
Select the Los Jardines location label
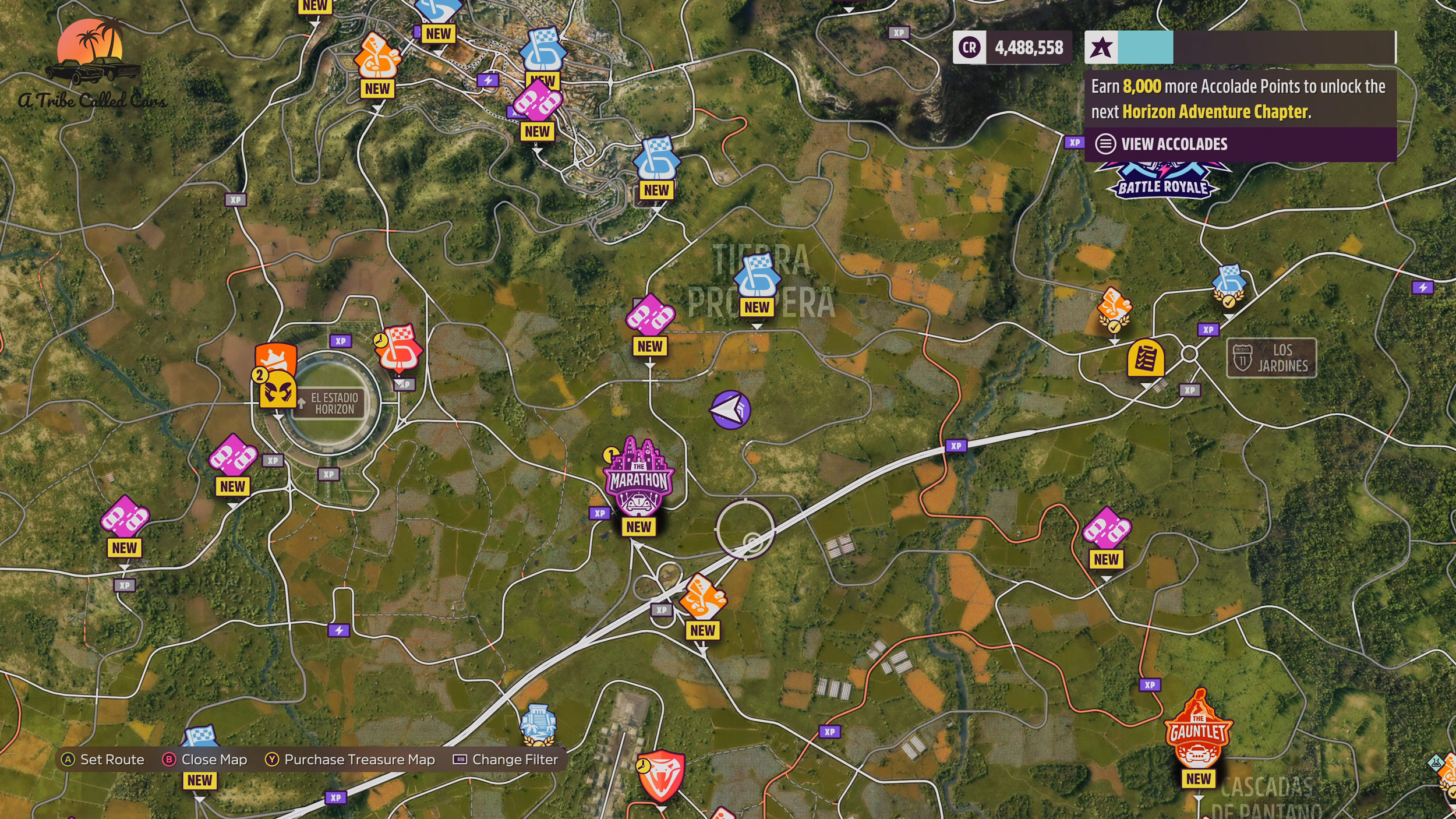pos(1271,358)
